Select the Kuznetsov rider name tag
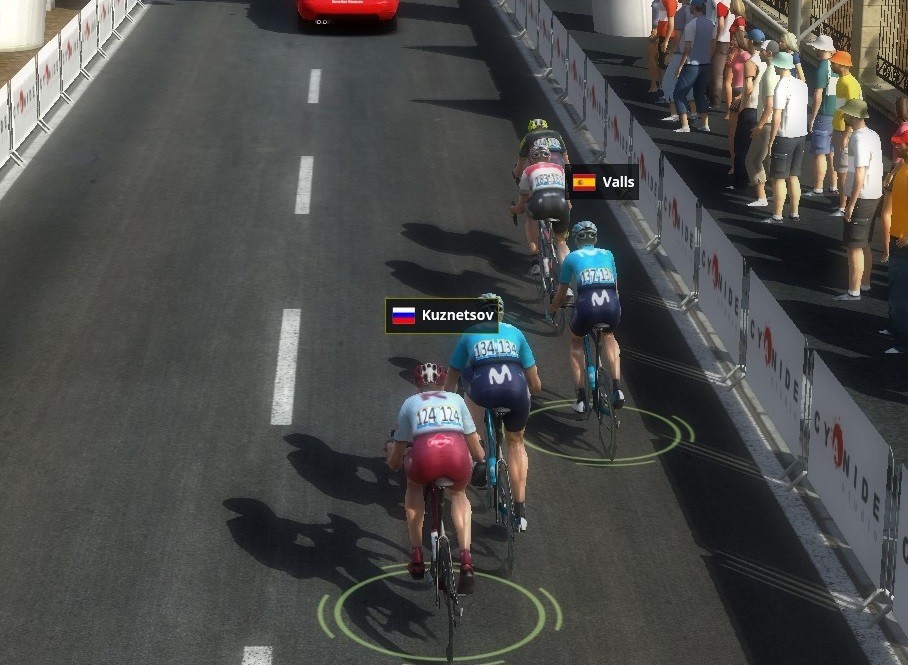The image size is (908, 665). point(442,316)
